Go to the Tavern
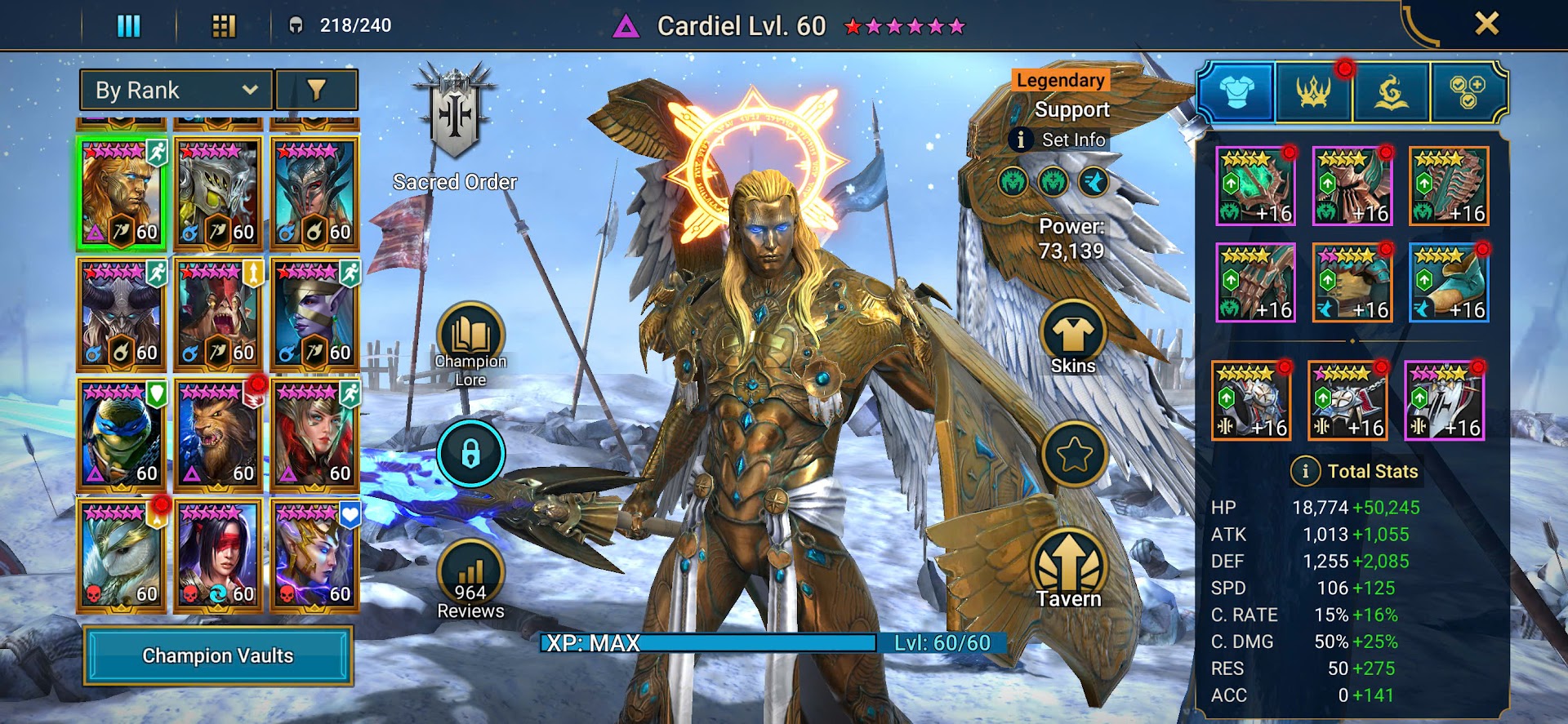 pos(1069,570)
